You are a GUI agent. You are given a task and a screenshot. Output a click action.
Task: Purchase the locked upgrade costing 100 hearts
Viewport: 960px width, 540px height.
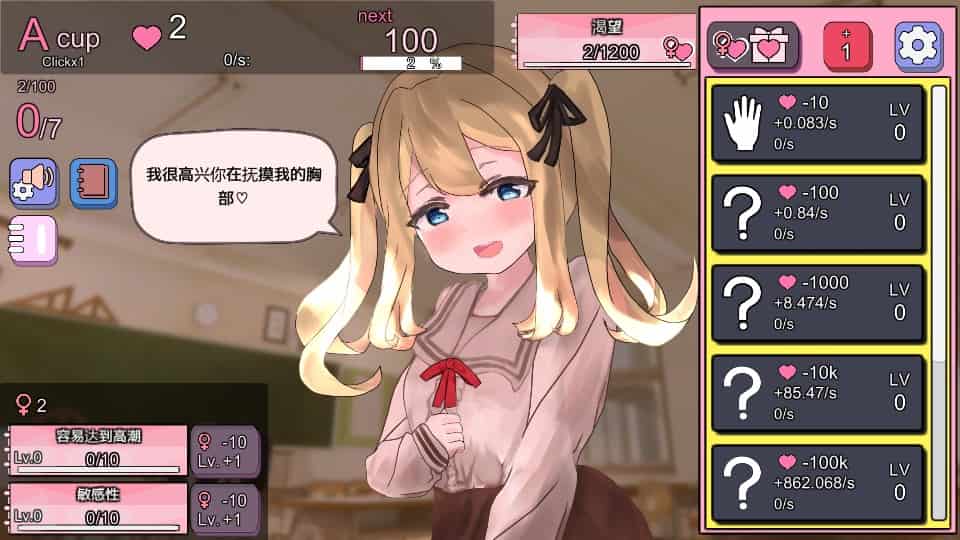click(x=817, y=213)
